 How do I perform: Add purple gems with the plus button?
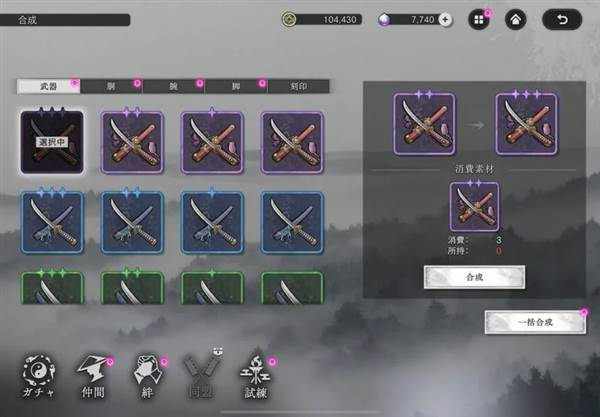pos(446,19)
